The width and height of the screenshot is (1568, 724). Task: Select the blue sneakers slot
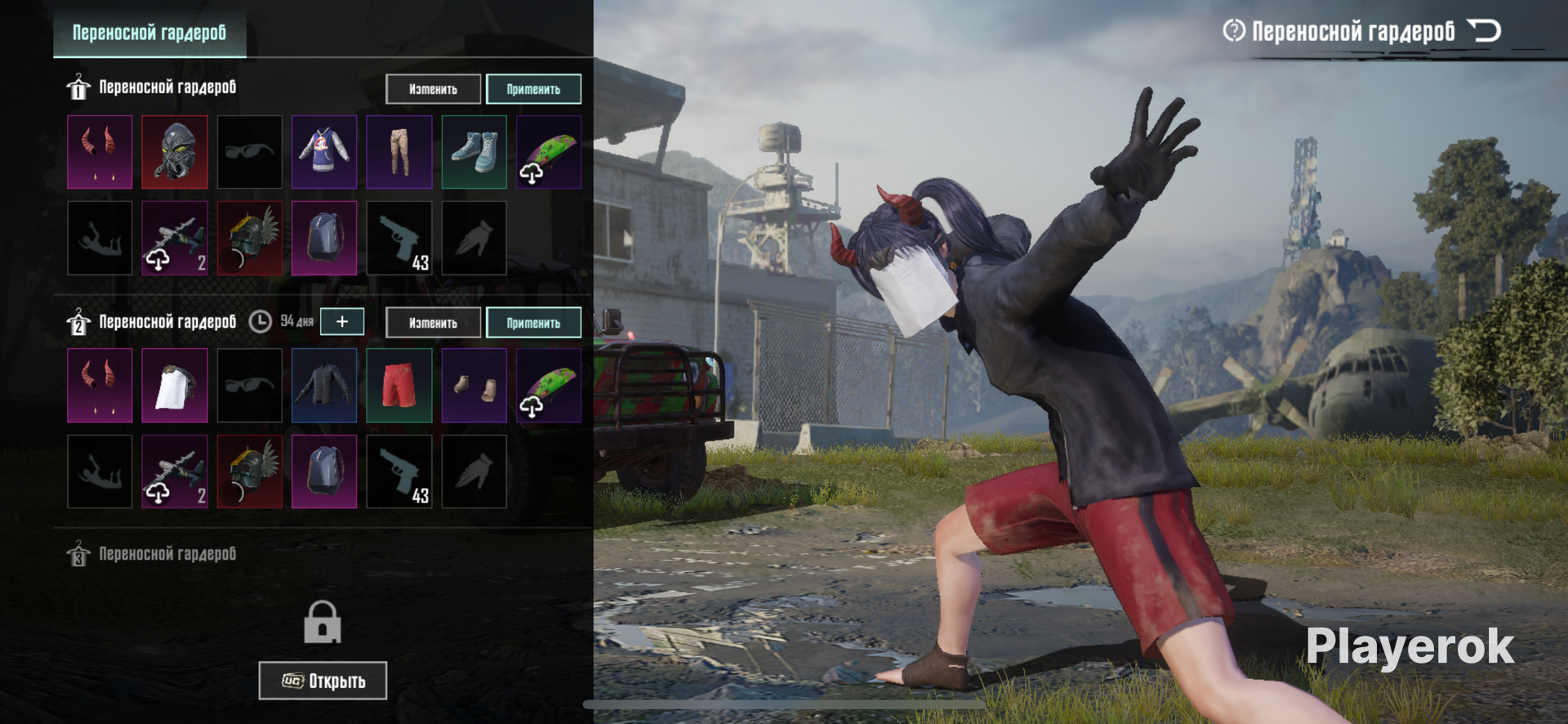474,152
